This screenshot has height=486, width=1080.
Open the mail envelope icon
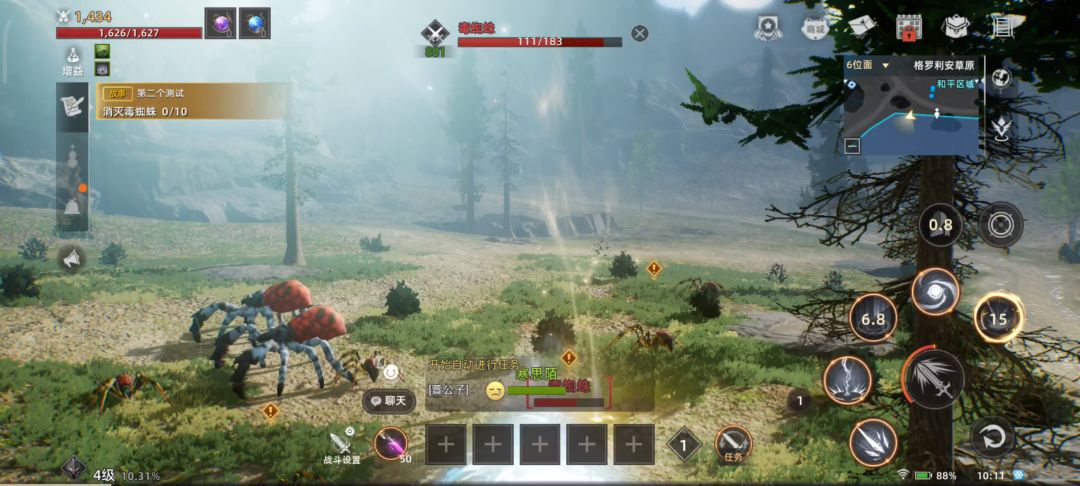point(862,26)
